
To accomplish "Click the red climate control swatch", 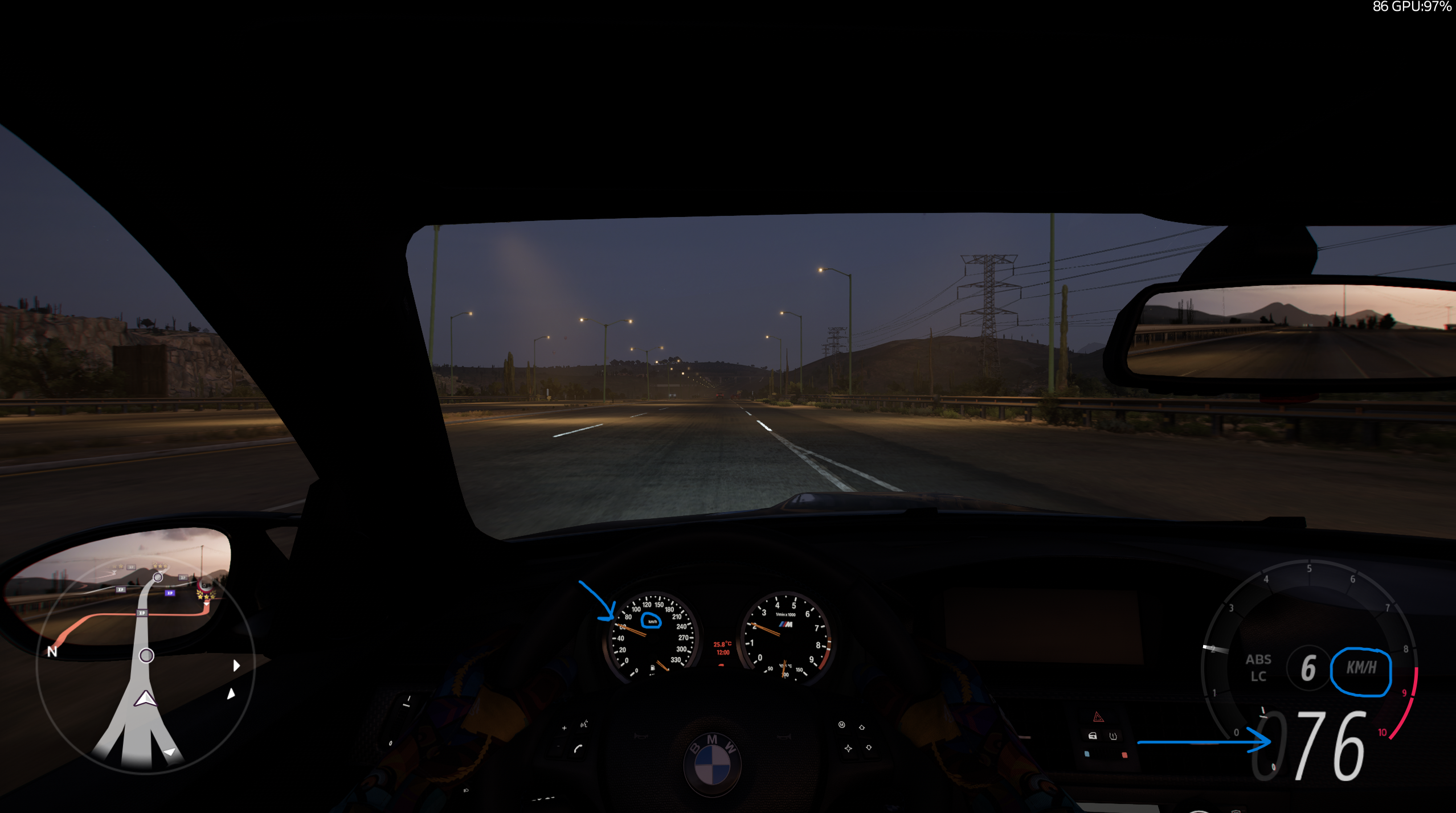I will point(1124,755).
